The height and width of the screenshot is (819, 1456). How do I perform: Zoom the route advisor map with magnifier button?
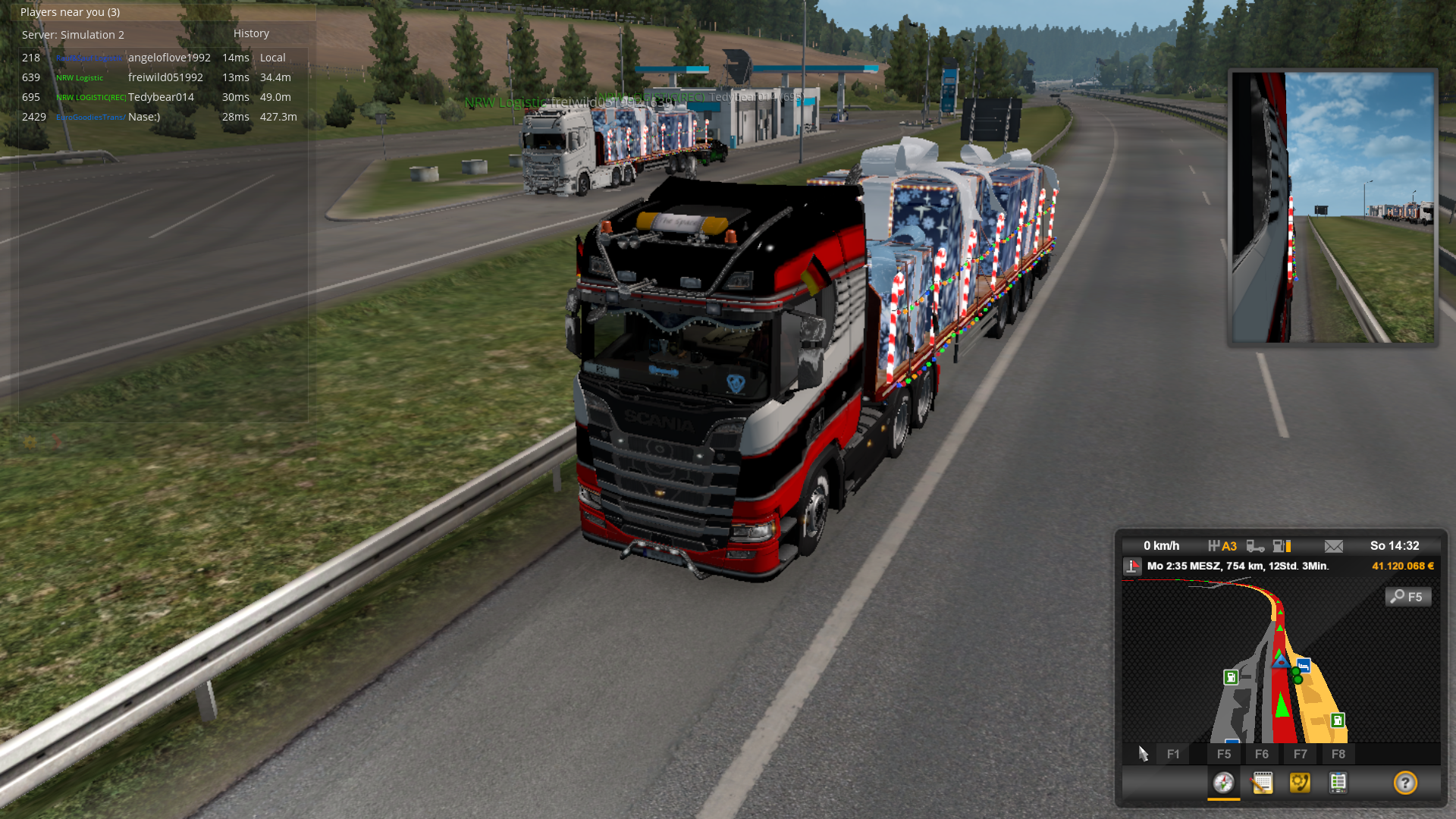pyautogui.click(x=1408, y=597)
